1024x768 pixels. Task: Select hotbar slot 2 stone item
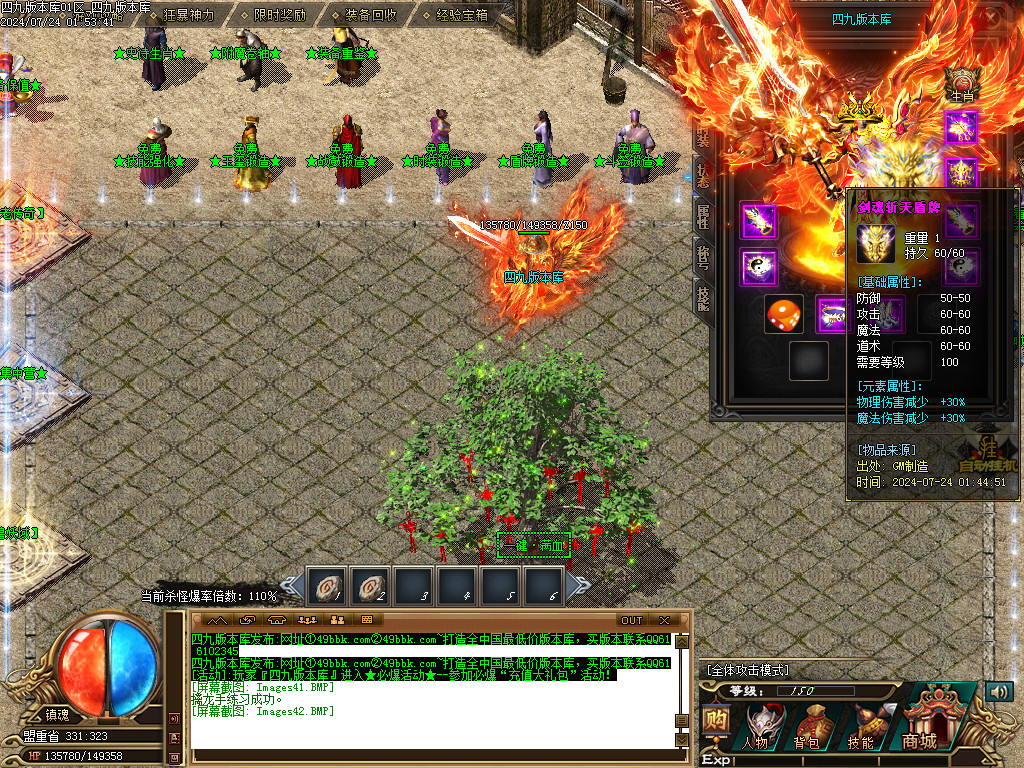(x=369, y=587)
